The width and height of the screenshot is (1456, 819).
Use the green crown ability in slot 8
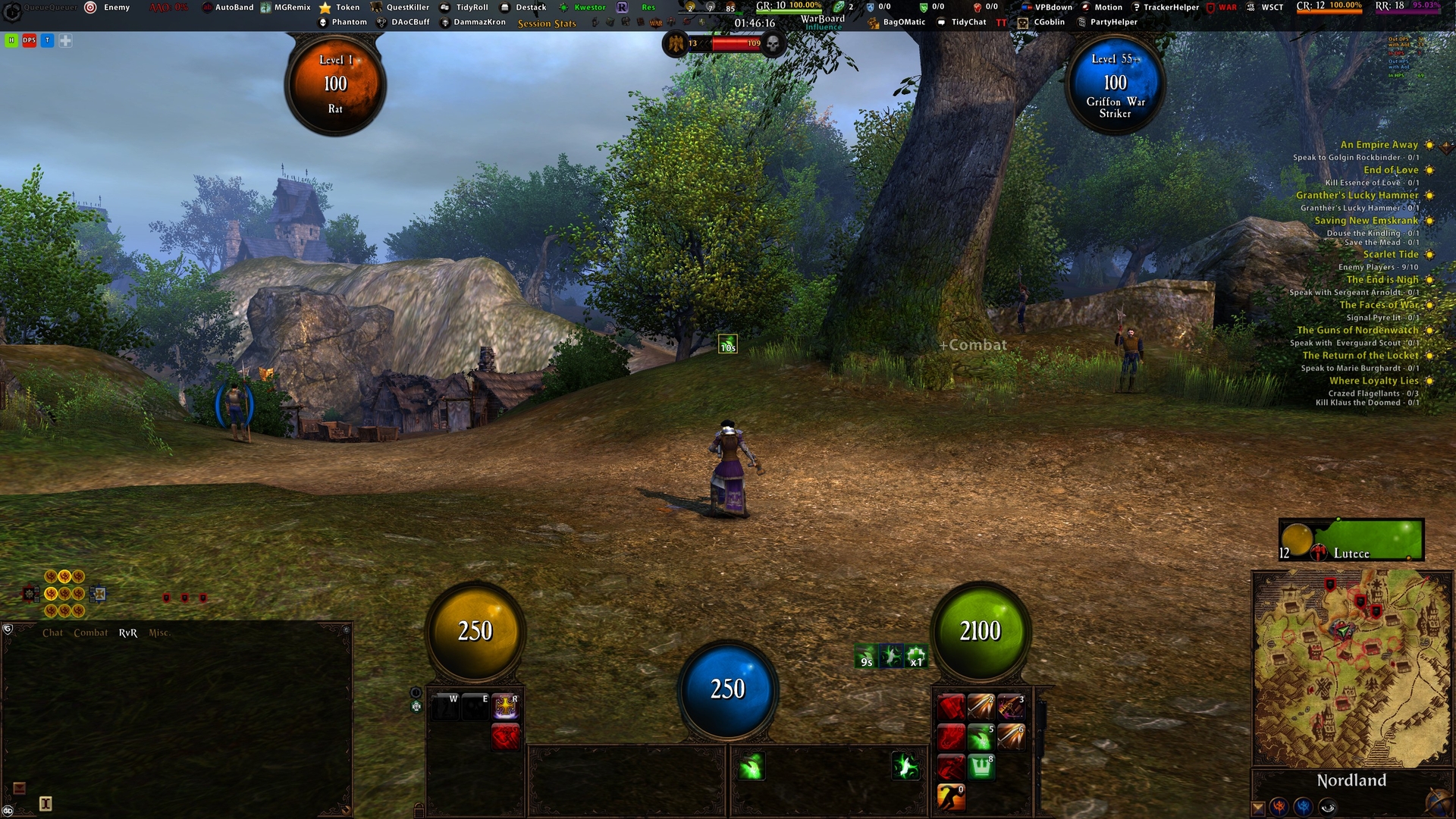tap(981, 767)
